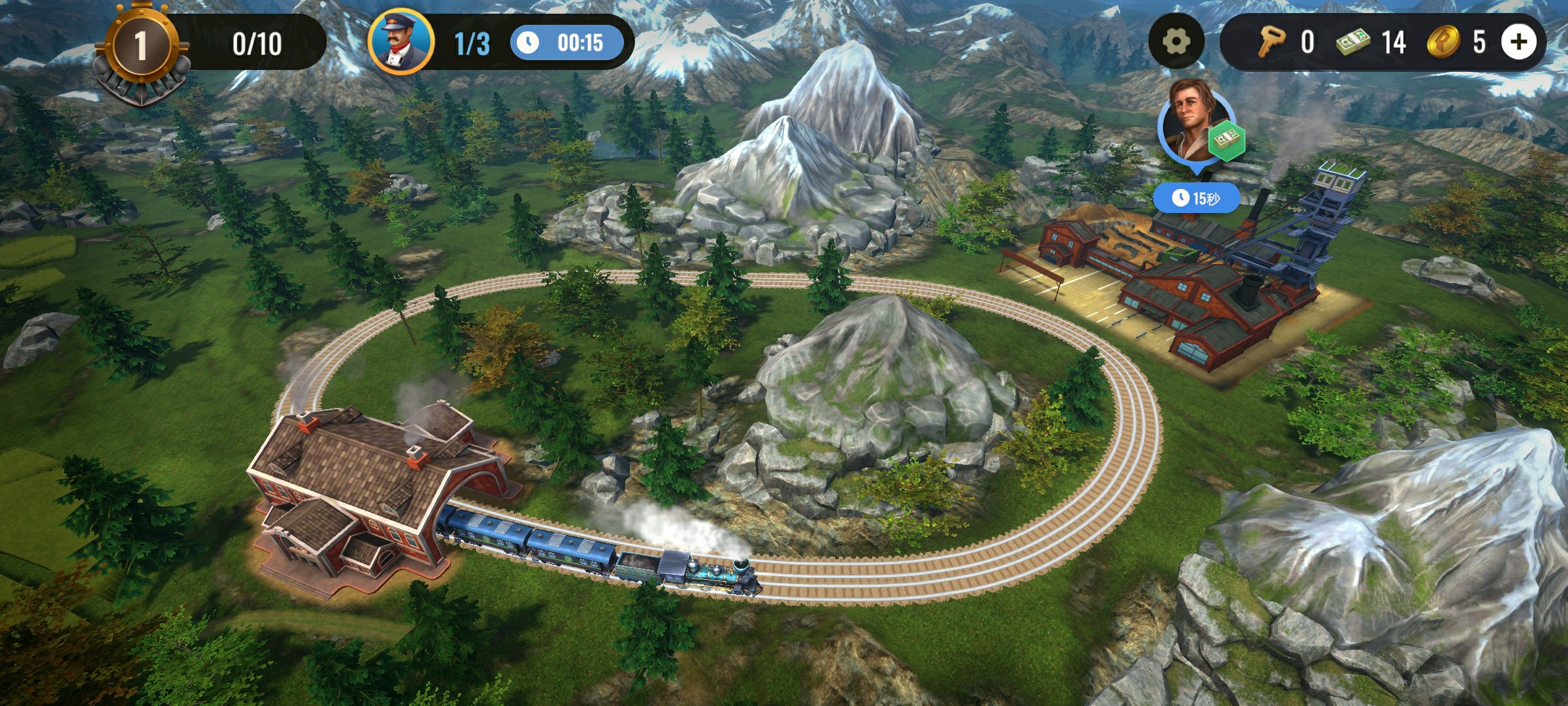The height and width of the screenshot is (706, 1568).
Task: Select the train conductor dispatcher portrait
Action: point(401,42)
